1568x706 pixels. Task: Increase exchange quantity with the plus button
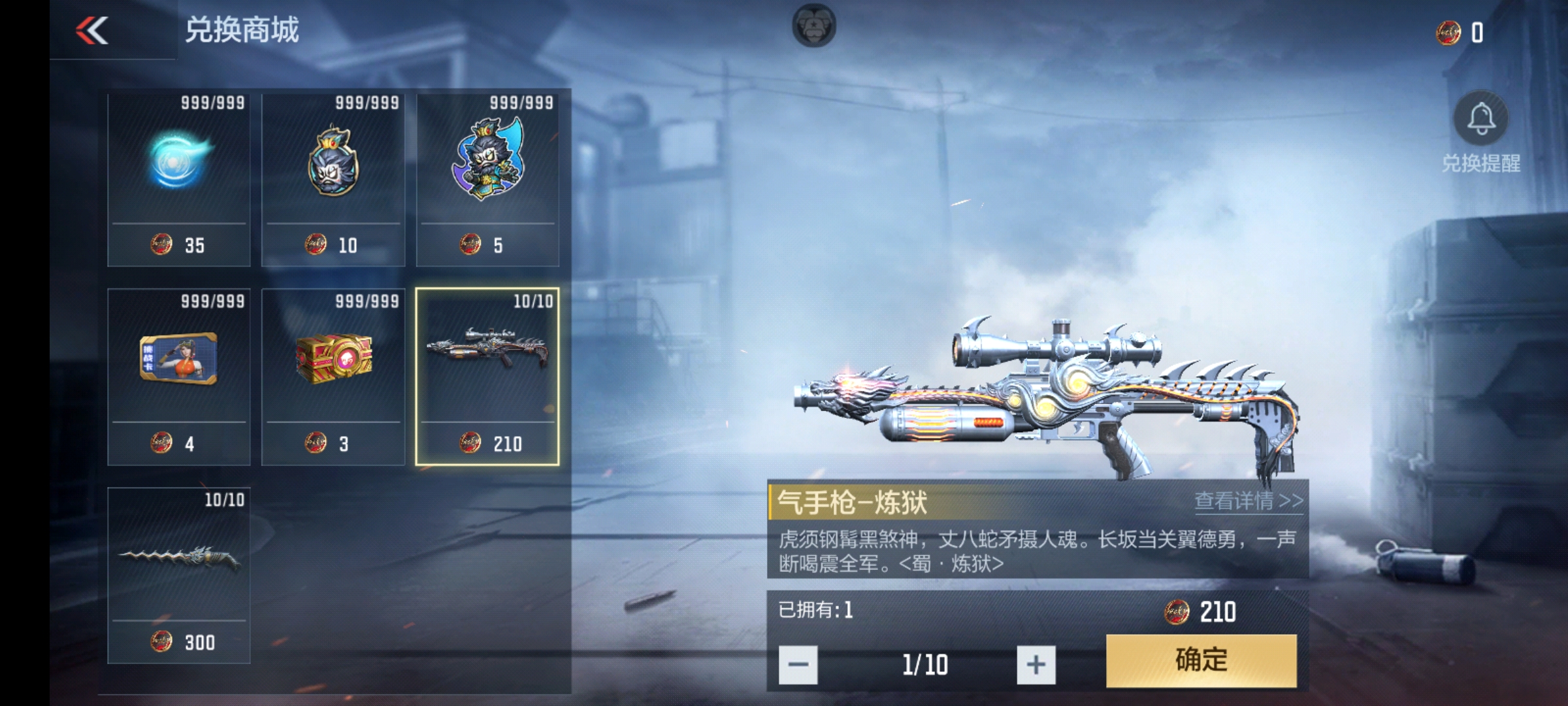coord(1036,665)
